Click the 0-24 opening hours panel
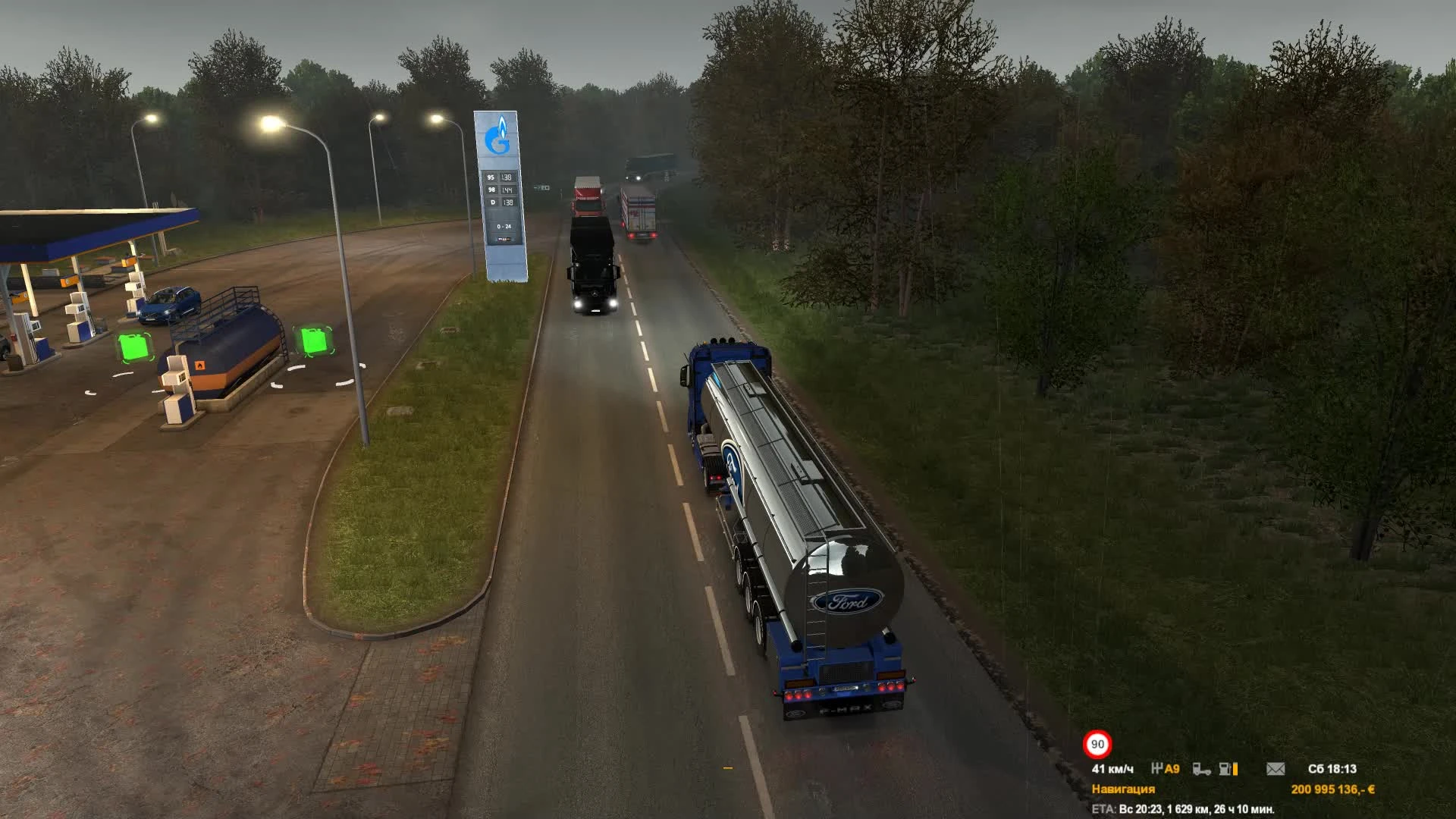 (x=504, y=227)
